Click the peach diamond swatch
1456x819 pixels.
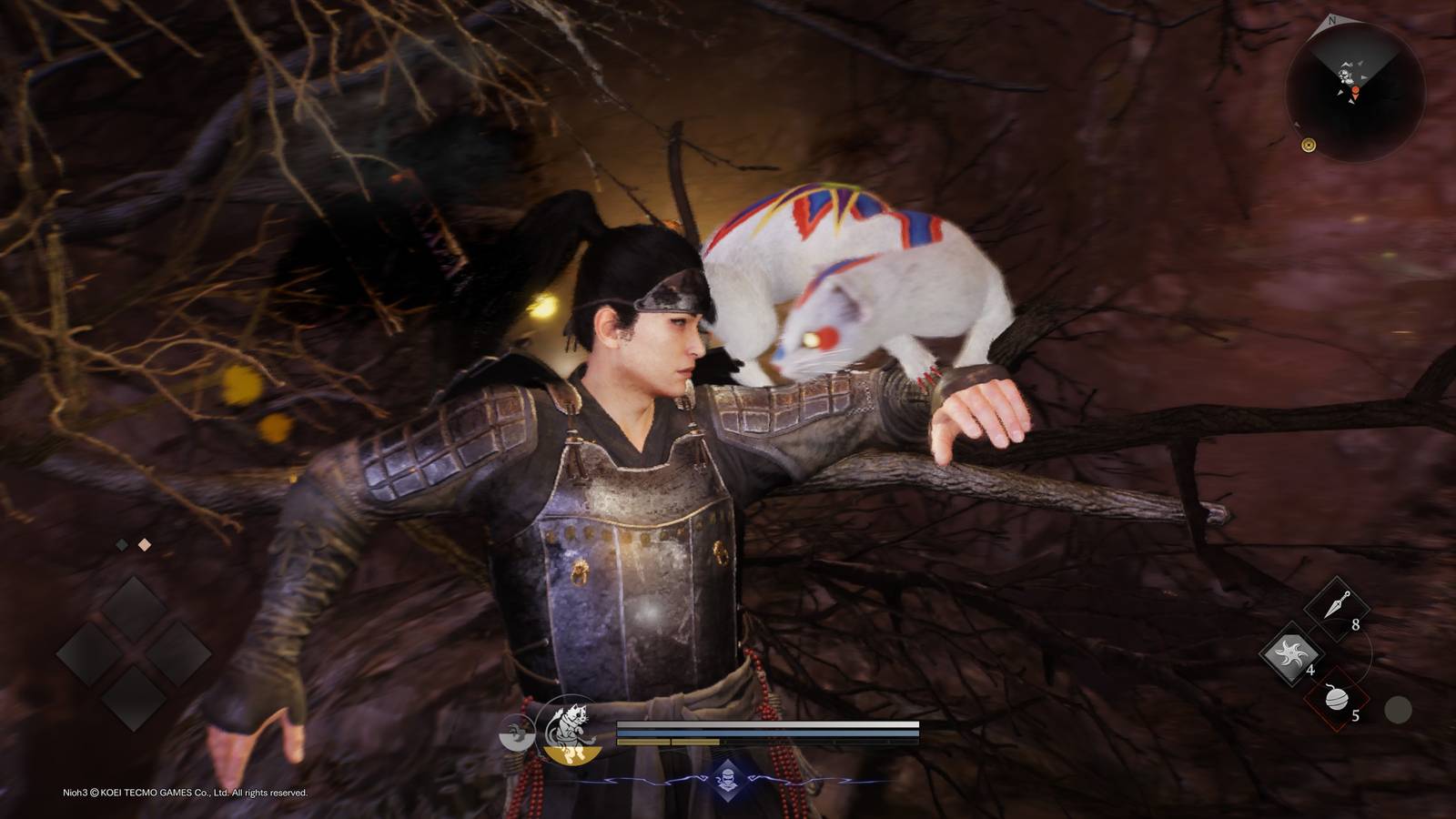(x=144, y=545)
